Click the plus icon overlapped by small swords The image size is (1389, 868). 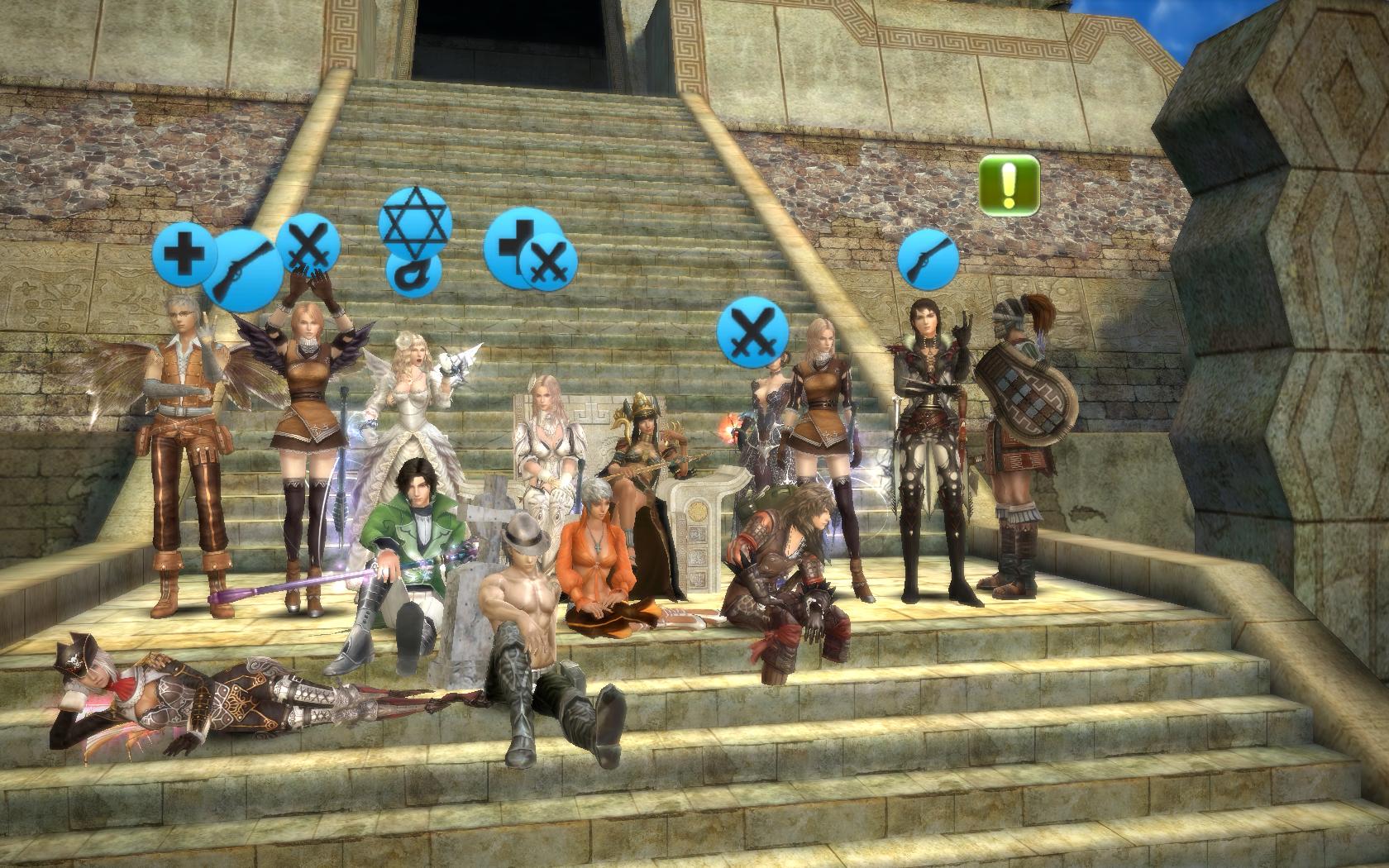pos(511,241)
